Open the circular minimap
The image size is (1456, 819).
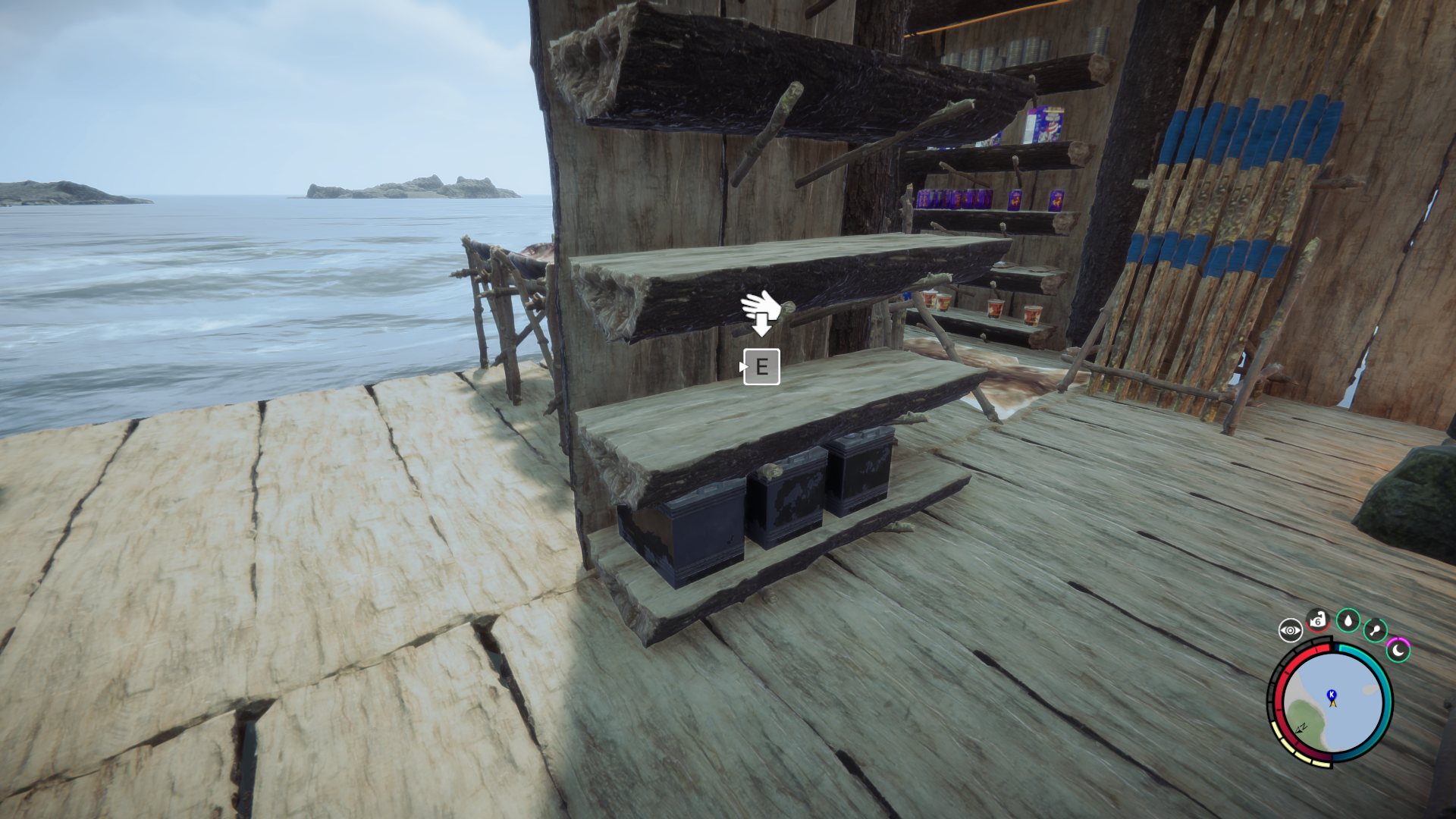point(1332,701)
